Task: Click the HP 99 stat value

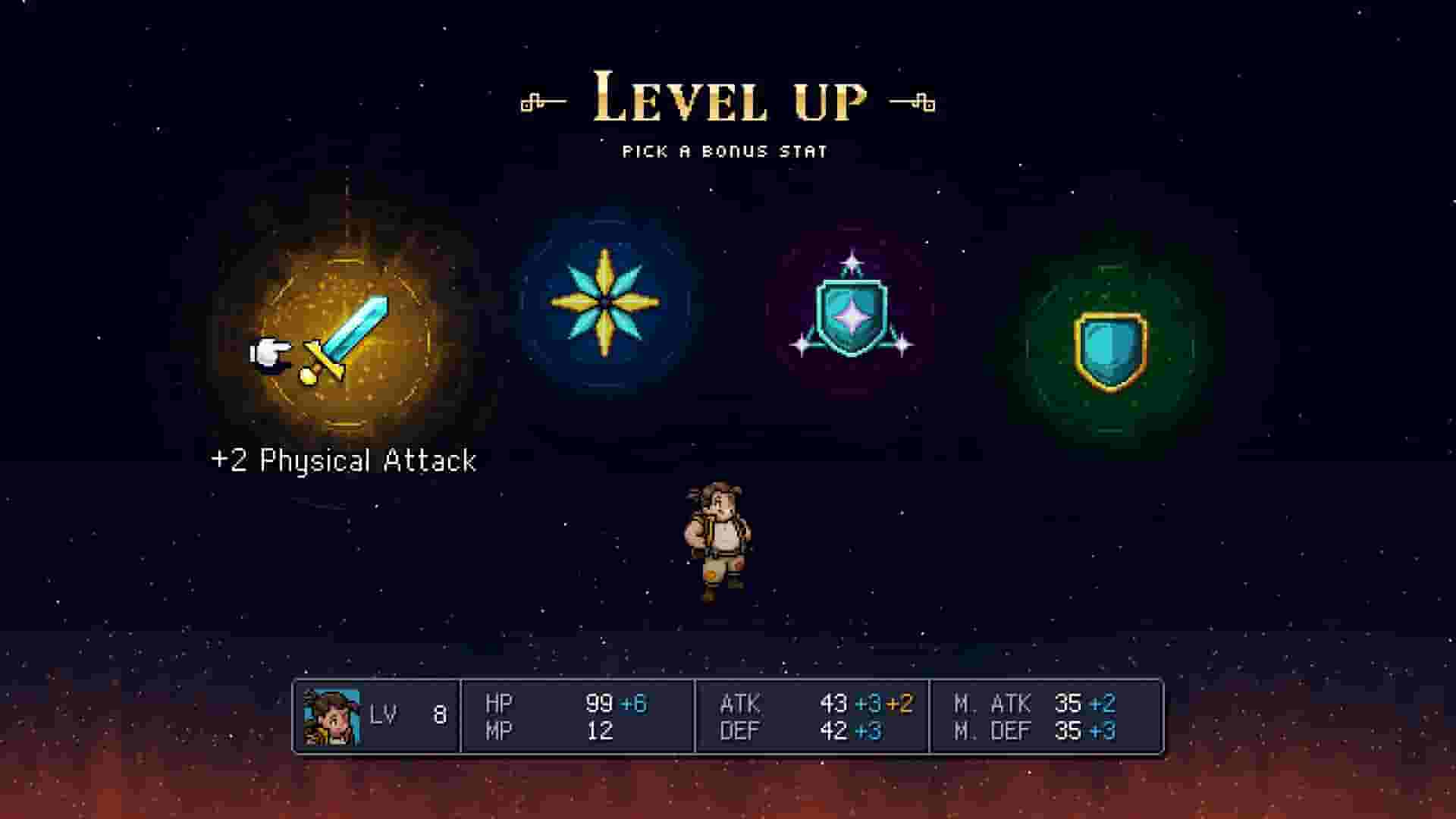Action: point(599,703)
